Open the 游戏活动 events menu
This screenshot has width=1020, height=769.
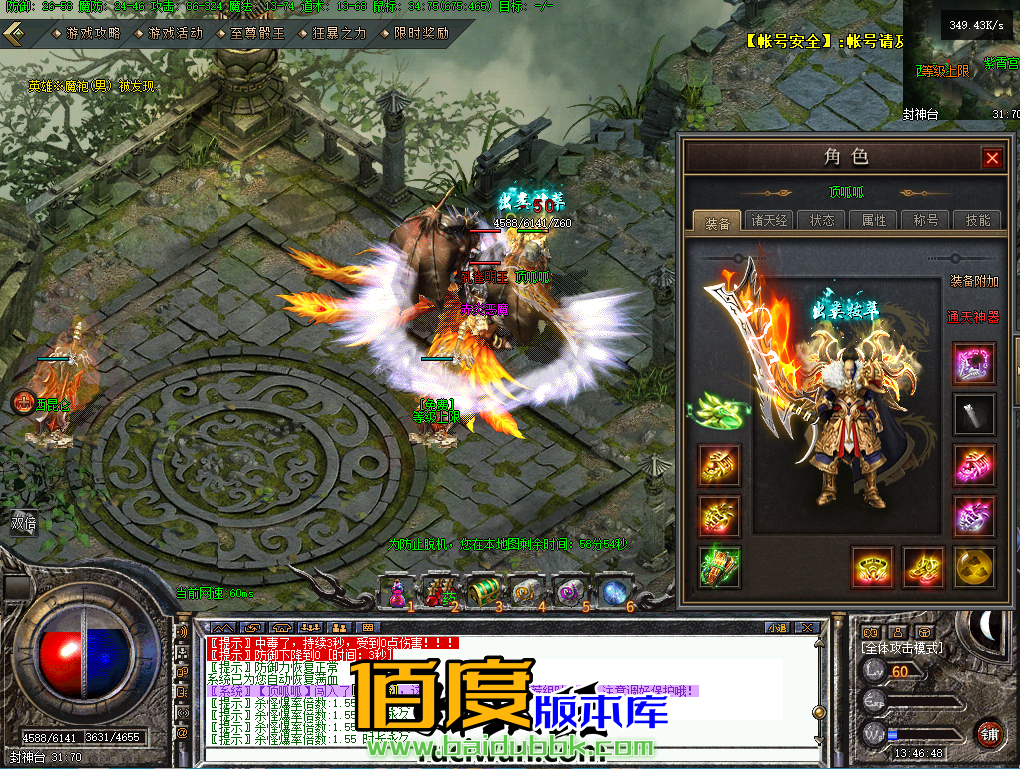(x=168, y=33)
